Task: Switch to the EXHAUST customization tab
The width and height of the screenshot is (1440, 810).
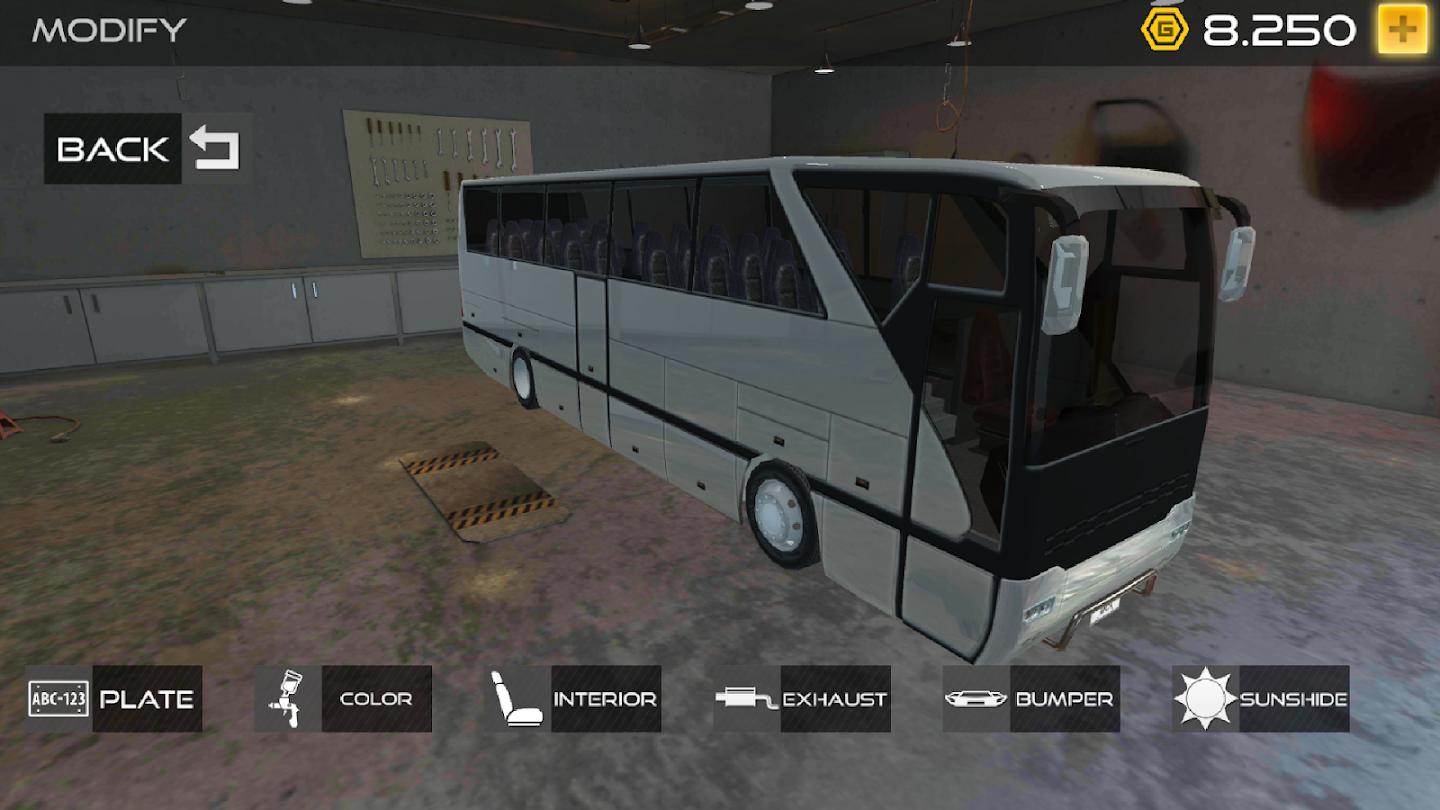Action: click(835, 699)
